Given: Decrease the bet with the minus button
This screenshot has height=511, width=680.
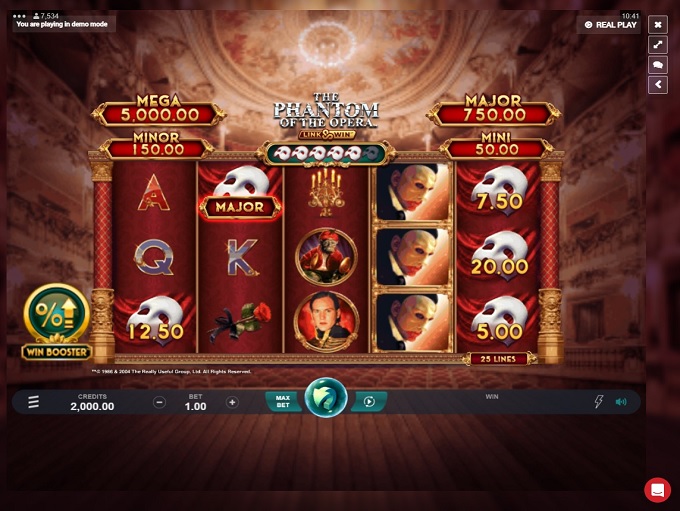Looking at the screenshot, I should coord(160,402).
